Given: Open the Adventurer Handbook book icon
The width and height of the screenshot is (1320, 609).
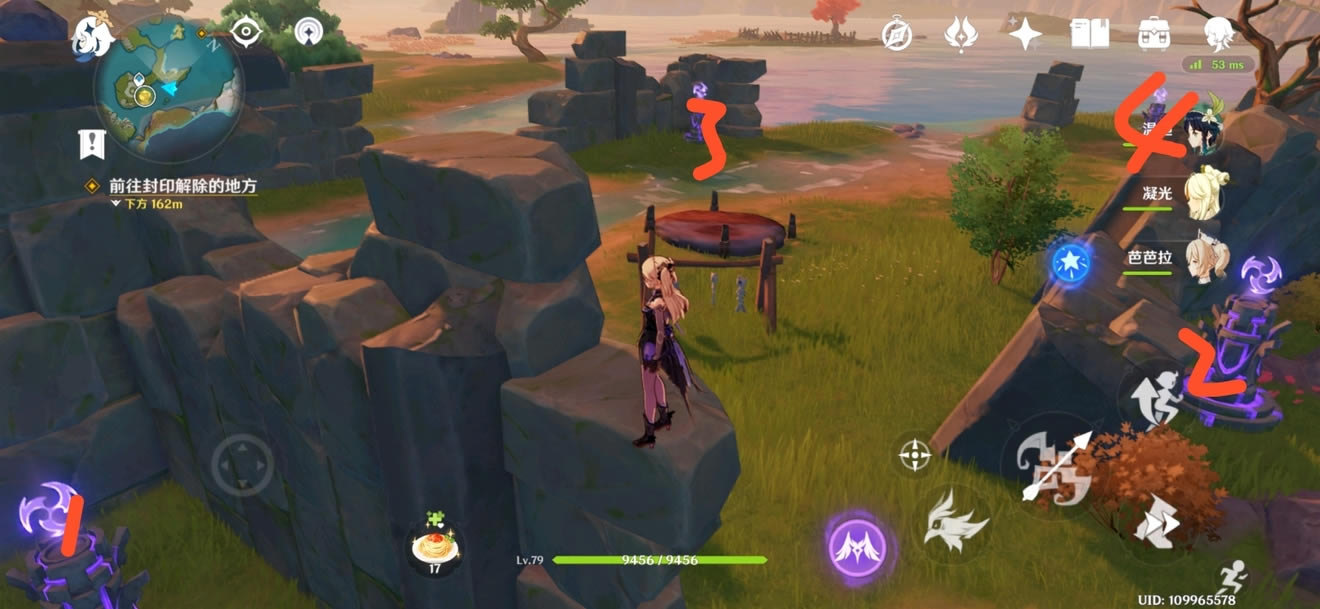Looking at the screenshot, I should click(1090, 35).
